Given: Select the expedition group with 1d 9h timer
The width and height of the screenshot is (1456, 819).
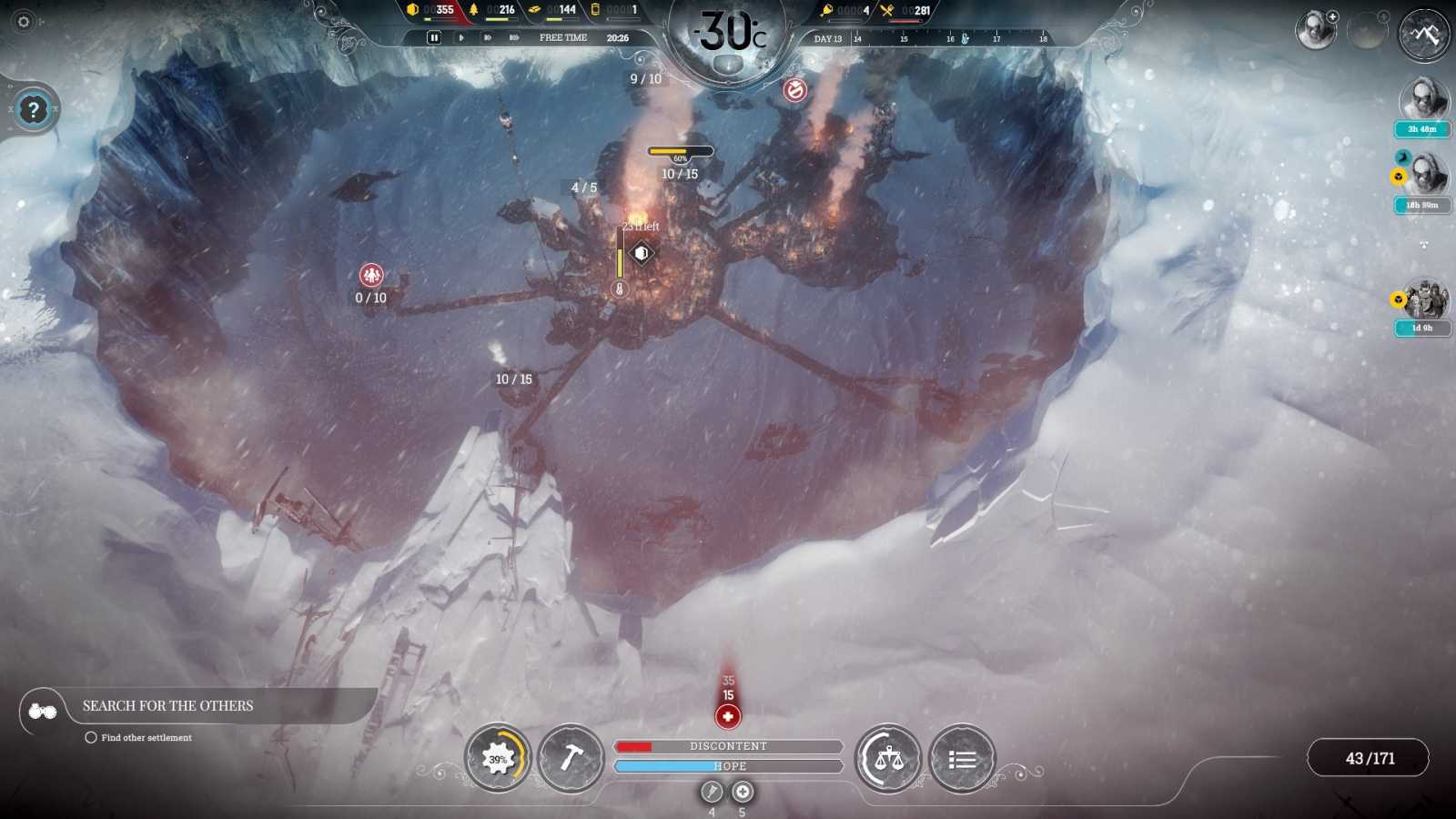Looking at the screenshot, I should (1424, 300).
